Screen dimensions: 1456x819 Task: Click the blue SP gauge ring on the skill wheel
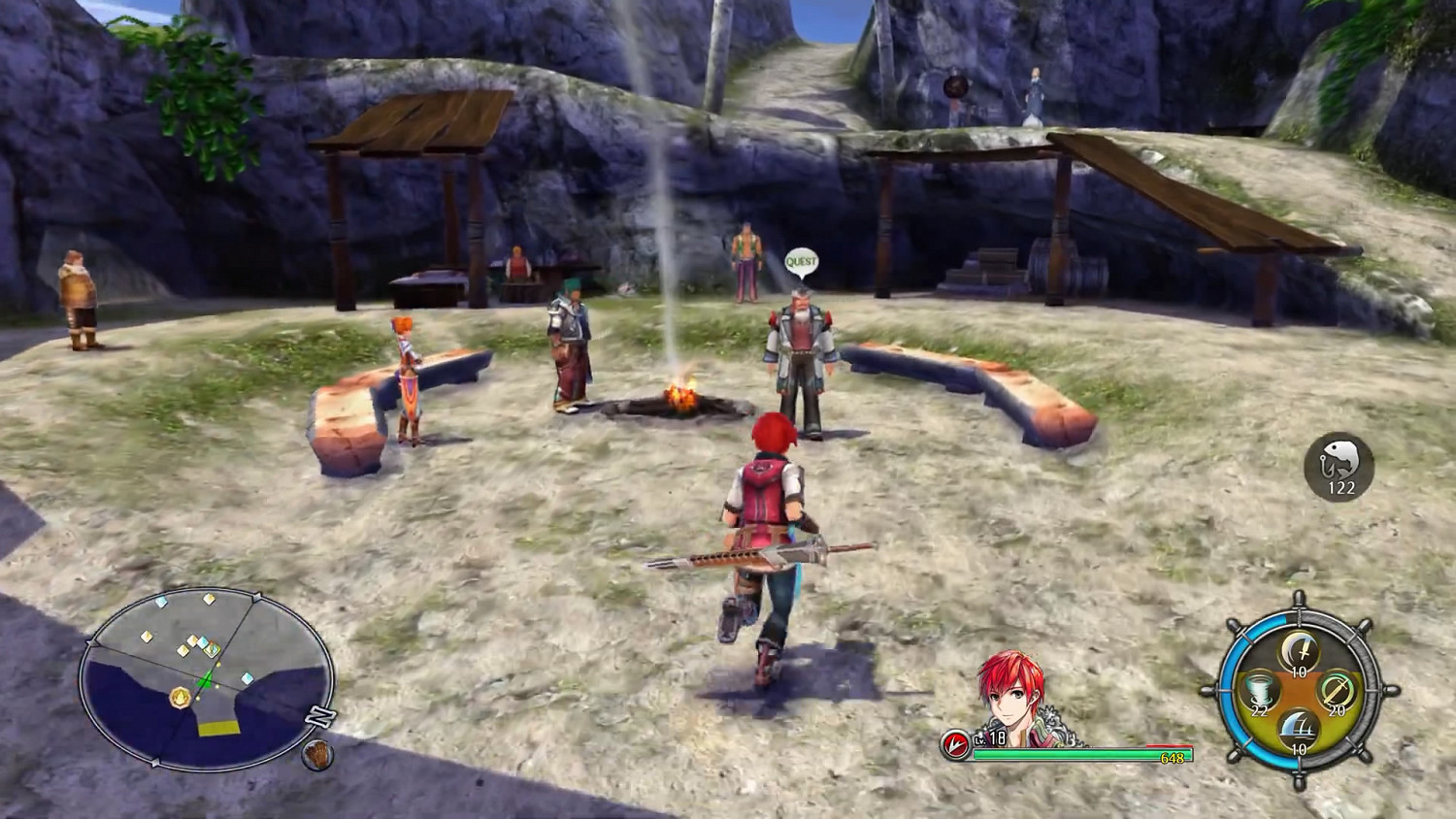1234,691
